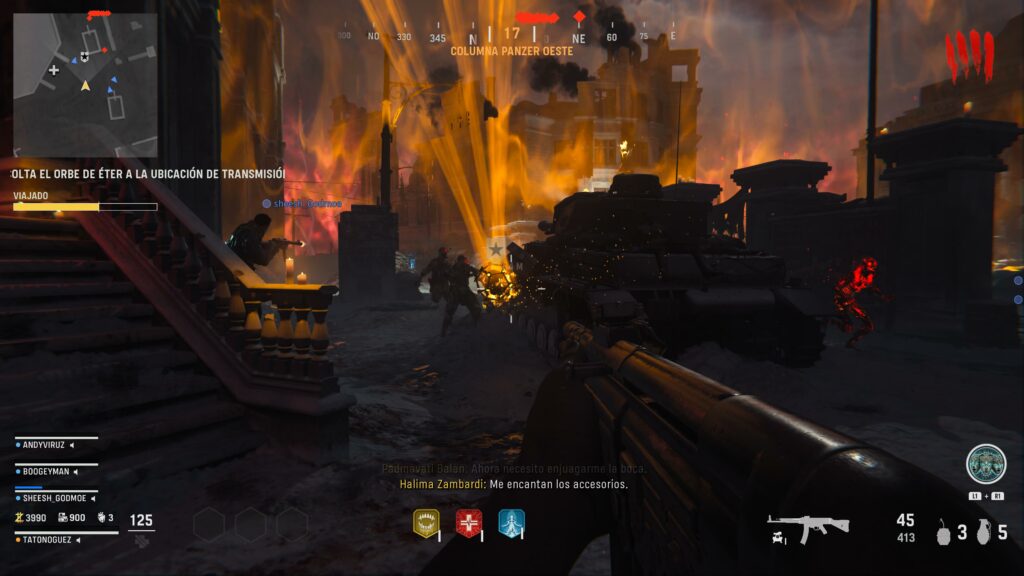Click the compass bar heading indicator
The height and width of the screenshot is (576, 1024).
click(511, 34)
